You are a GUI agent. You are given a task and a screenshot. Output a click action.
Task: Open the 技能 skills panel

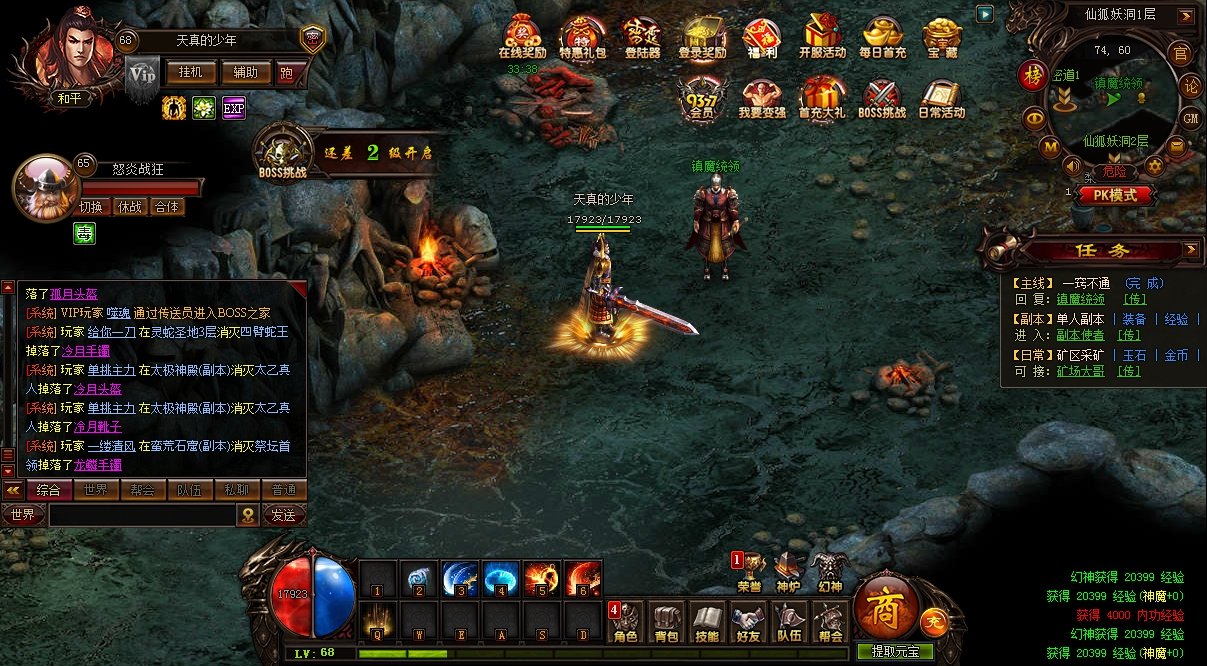tap(707, 621)
